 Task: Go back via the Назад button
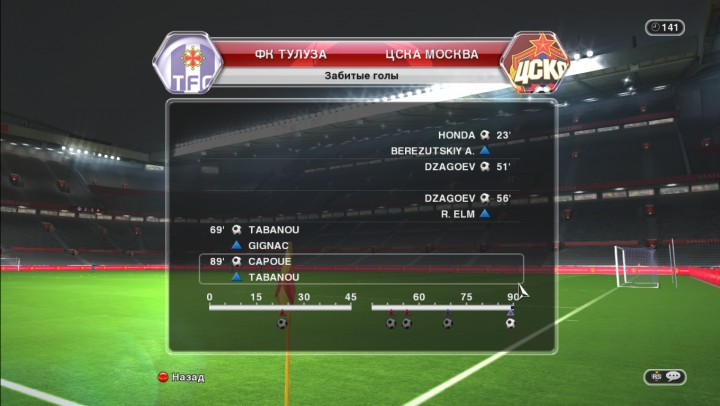(x=180, y=377)
